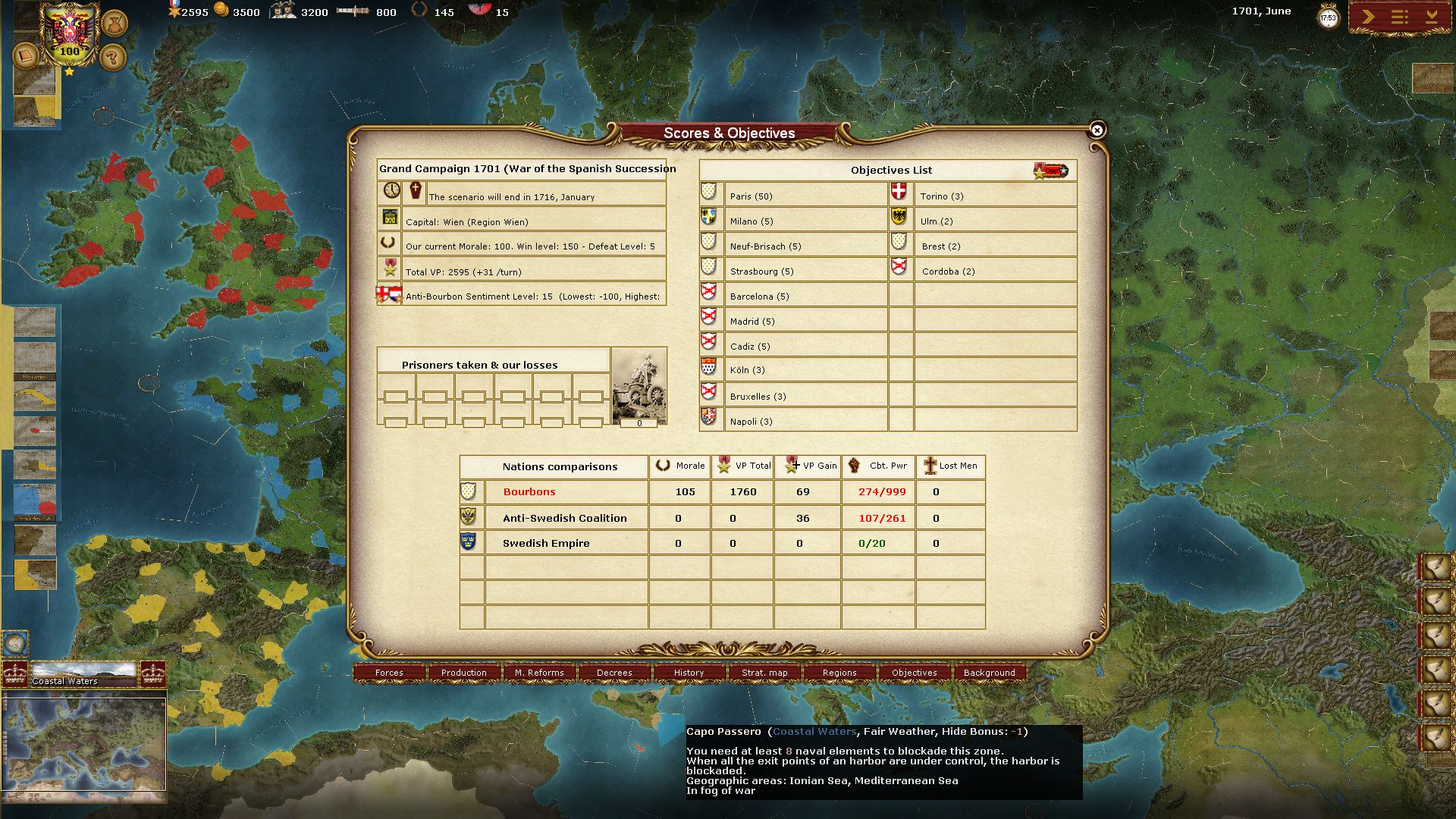
Task: Click the Paris (50) objective shield
Action: tap(710, 193)
